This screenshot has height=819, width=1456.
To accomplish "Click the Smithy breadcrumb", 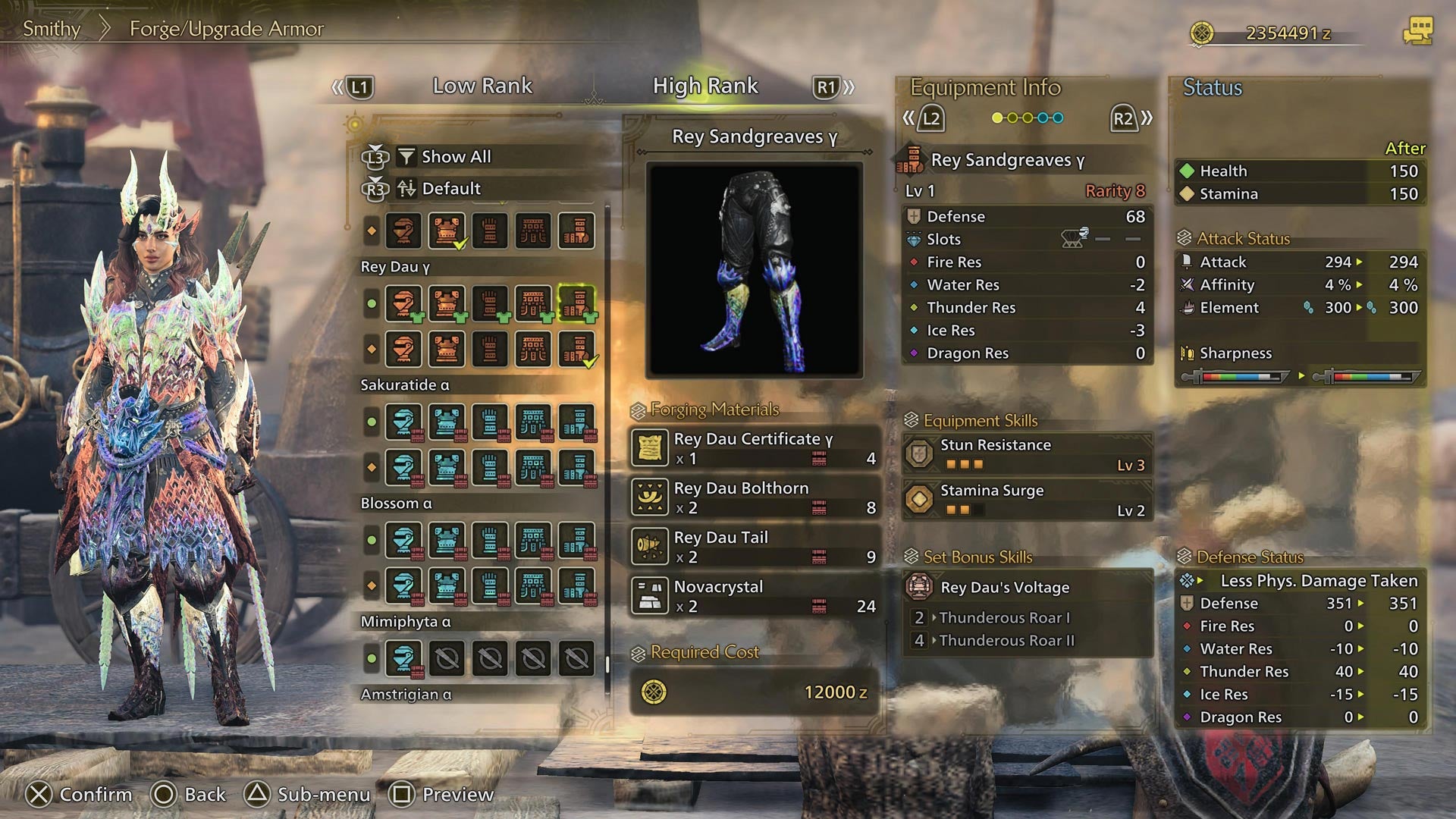I will 52,29.
